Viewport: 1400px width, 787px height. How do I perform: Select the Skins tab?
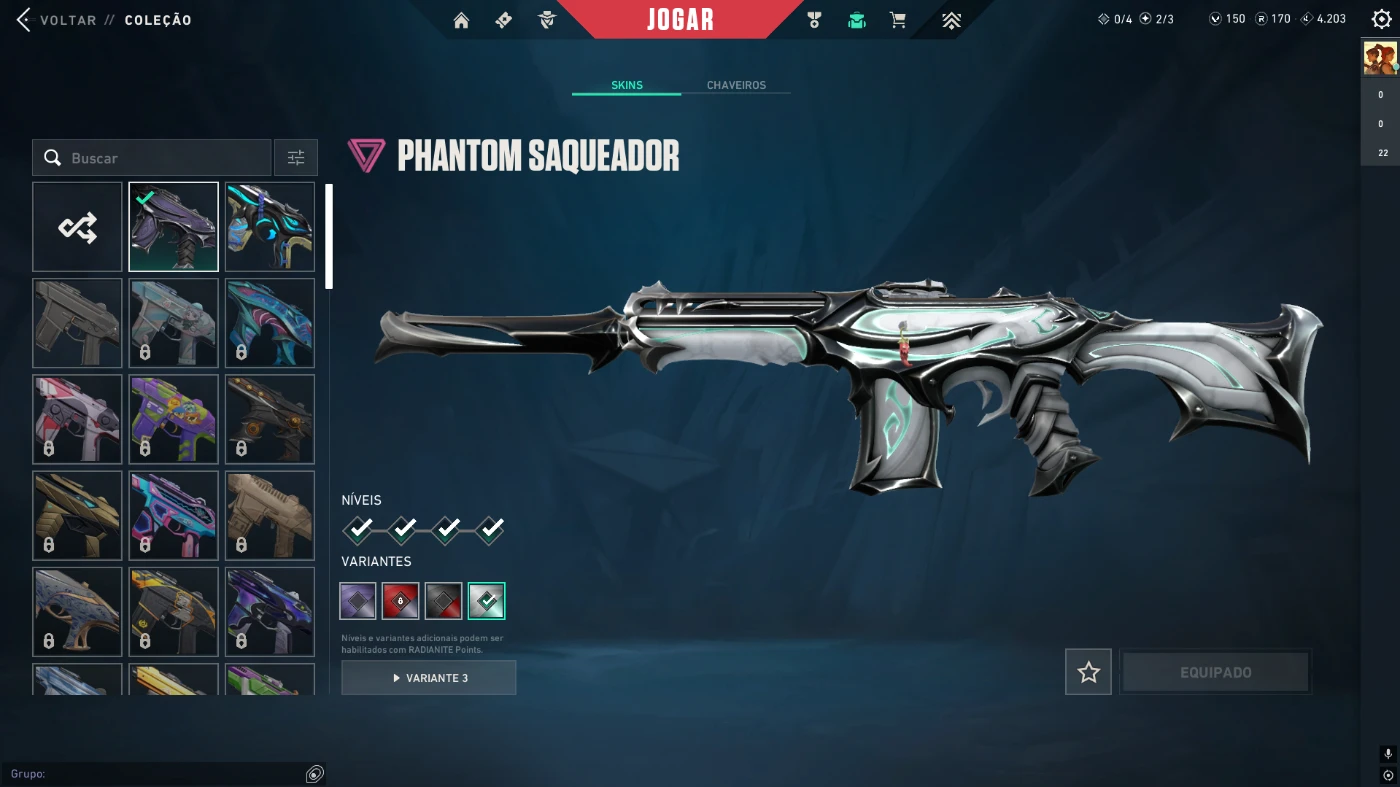627,85
